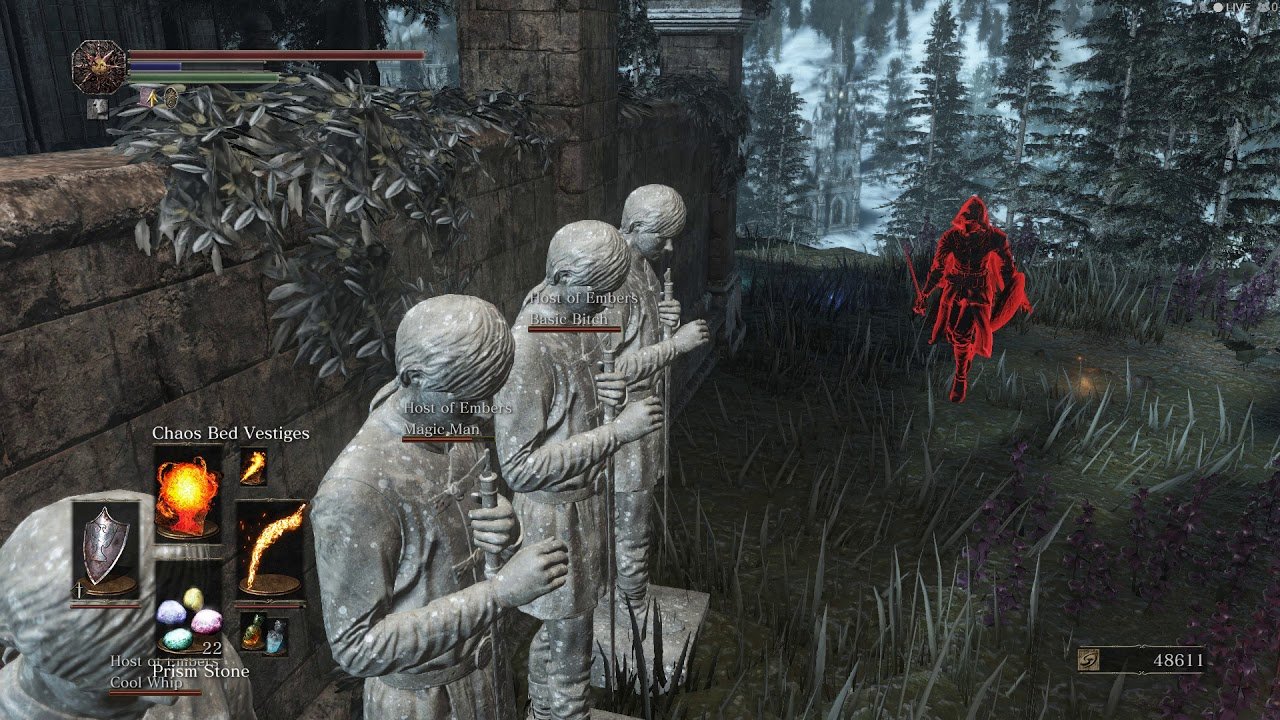Select the small Estus flasks icon
Viewport: 1280px width, 720px height.
(263, 635)
